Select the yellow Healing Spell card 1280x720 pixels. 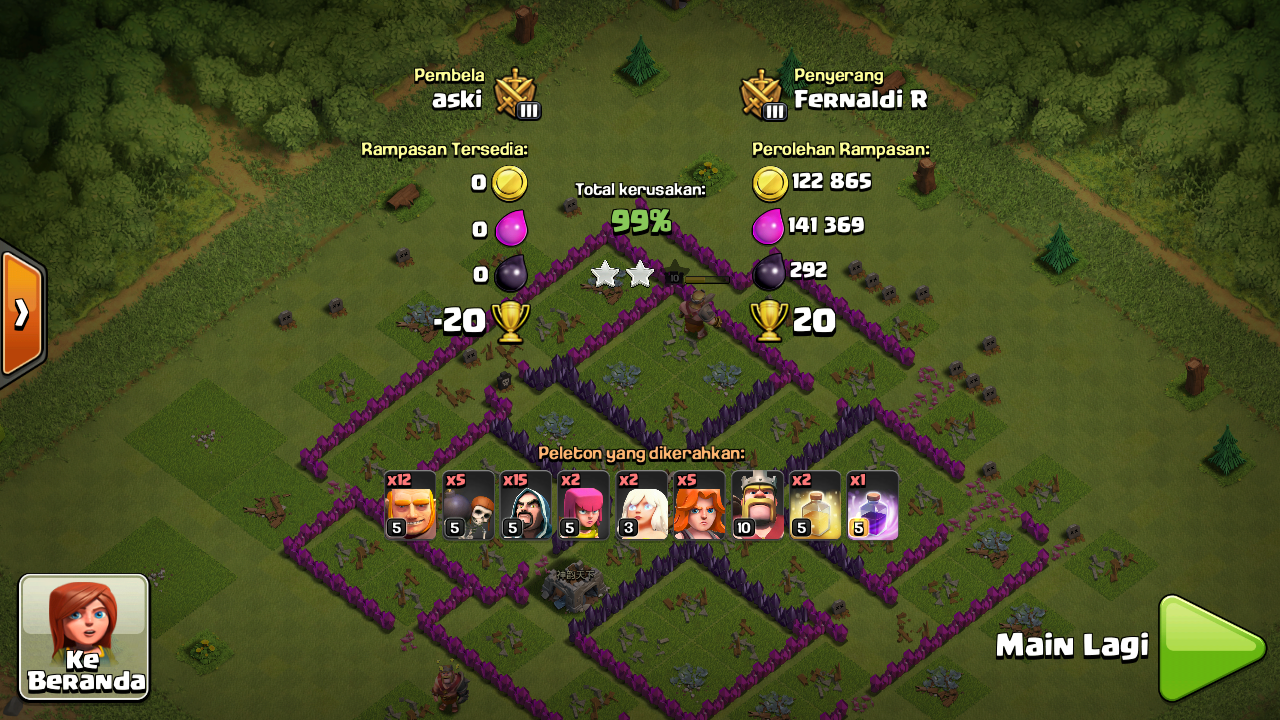point(815,505)
